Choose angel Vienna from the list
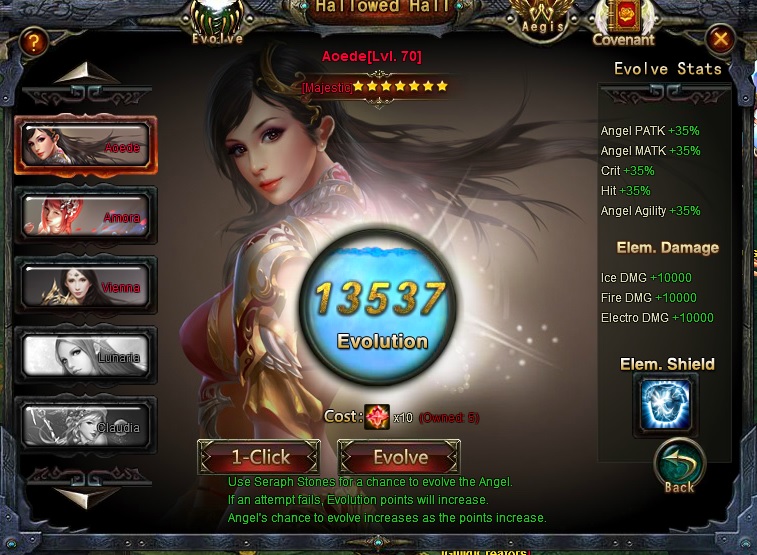The image size is (757, 555). [x=85, y=286]
